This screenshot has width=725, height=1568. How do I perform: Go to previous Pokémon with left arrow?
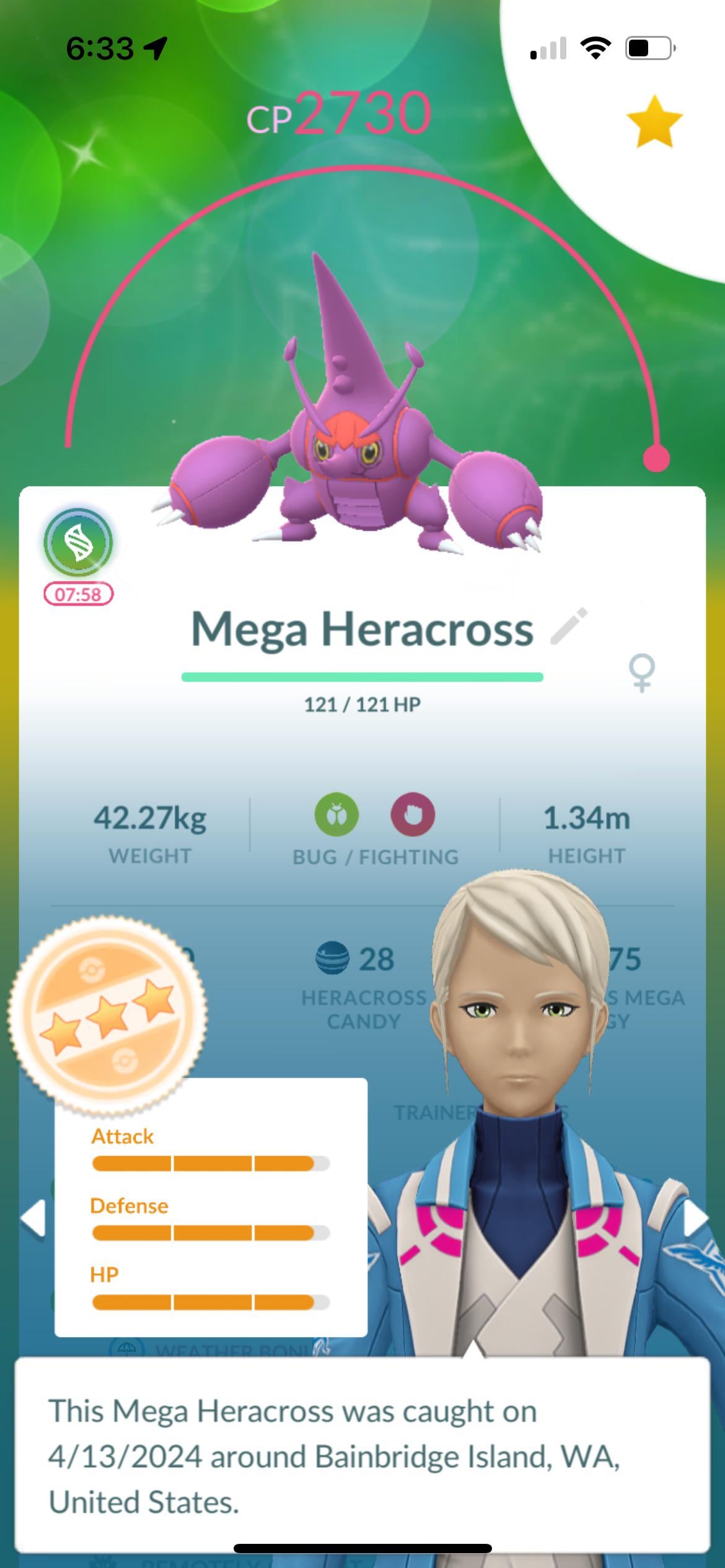(33, 1218)
